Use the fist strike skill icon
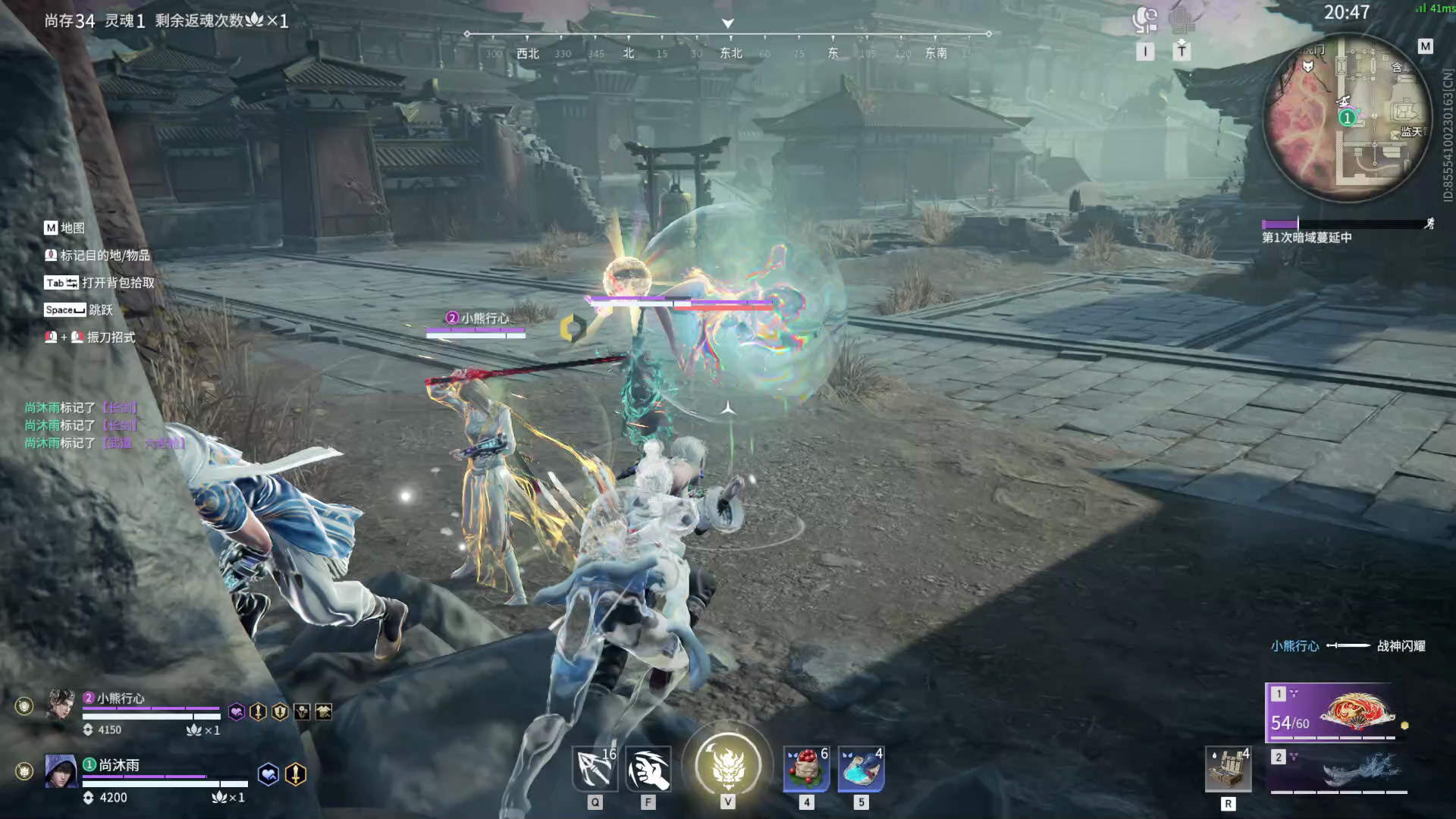 tap(648, 769)
